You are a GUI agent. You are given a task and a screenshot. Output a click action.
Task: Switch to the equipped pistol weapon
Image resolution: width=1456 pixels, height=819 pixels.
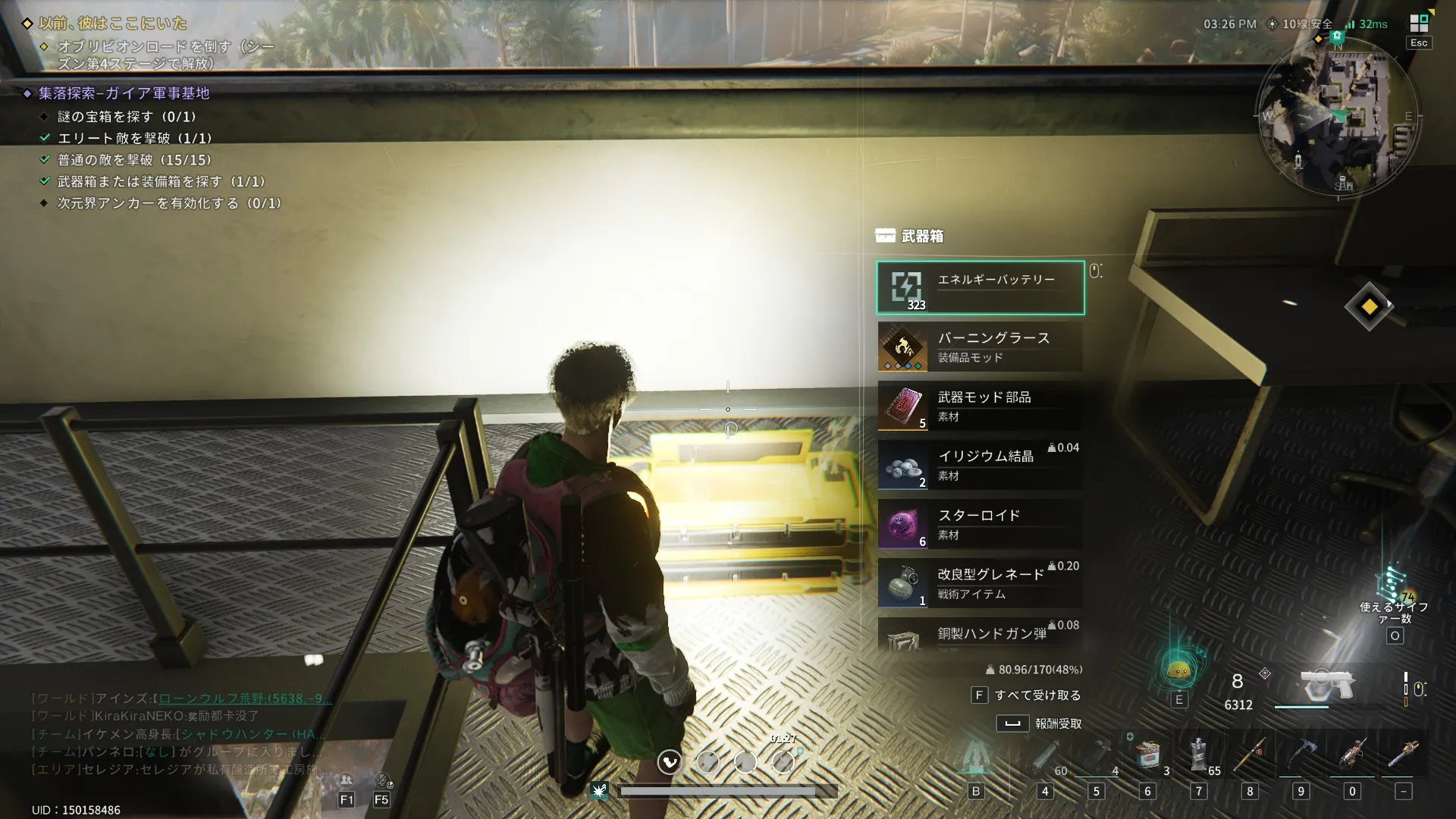click(1326, 685)
